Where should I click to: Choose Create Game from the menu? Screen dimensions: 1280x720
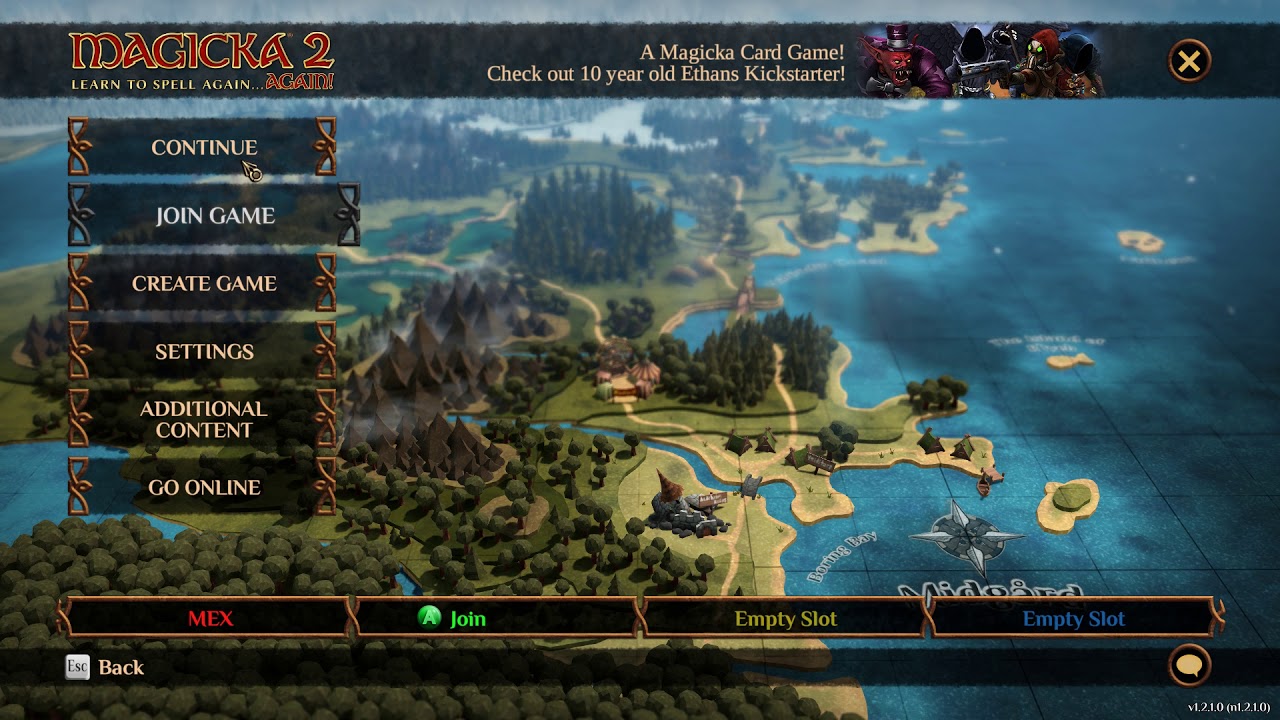coord(203,283)
